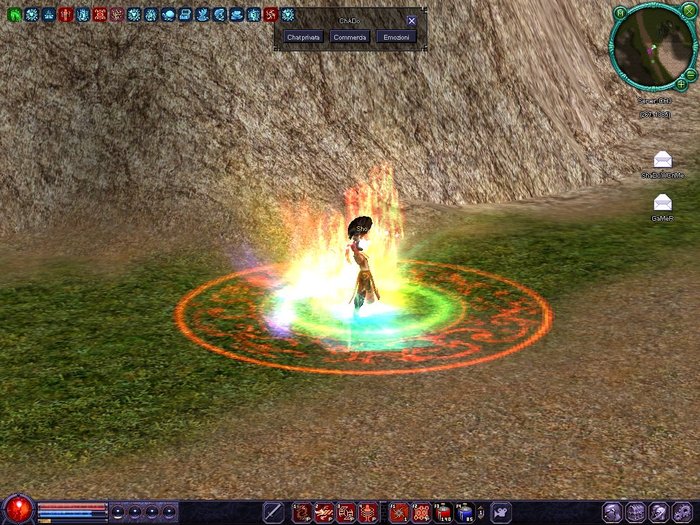
Task: Open the envelope message from GaMeR
Action: tap(663, 203)
